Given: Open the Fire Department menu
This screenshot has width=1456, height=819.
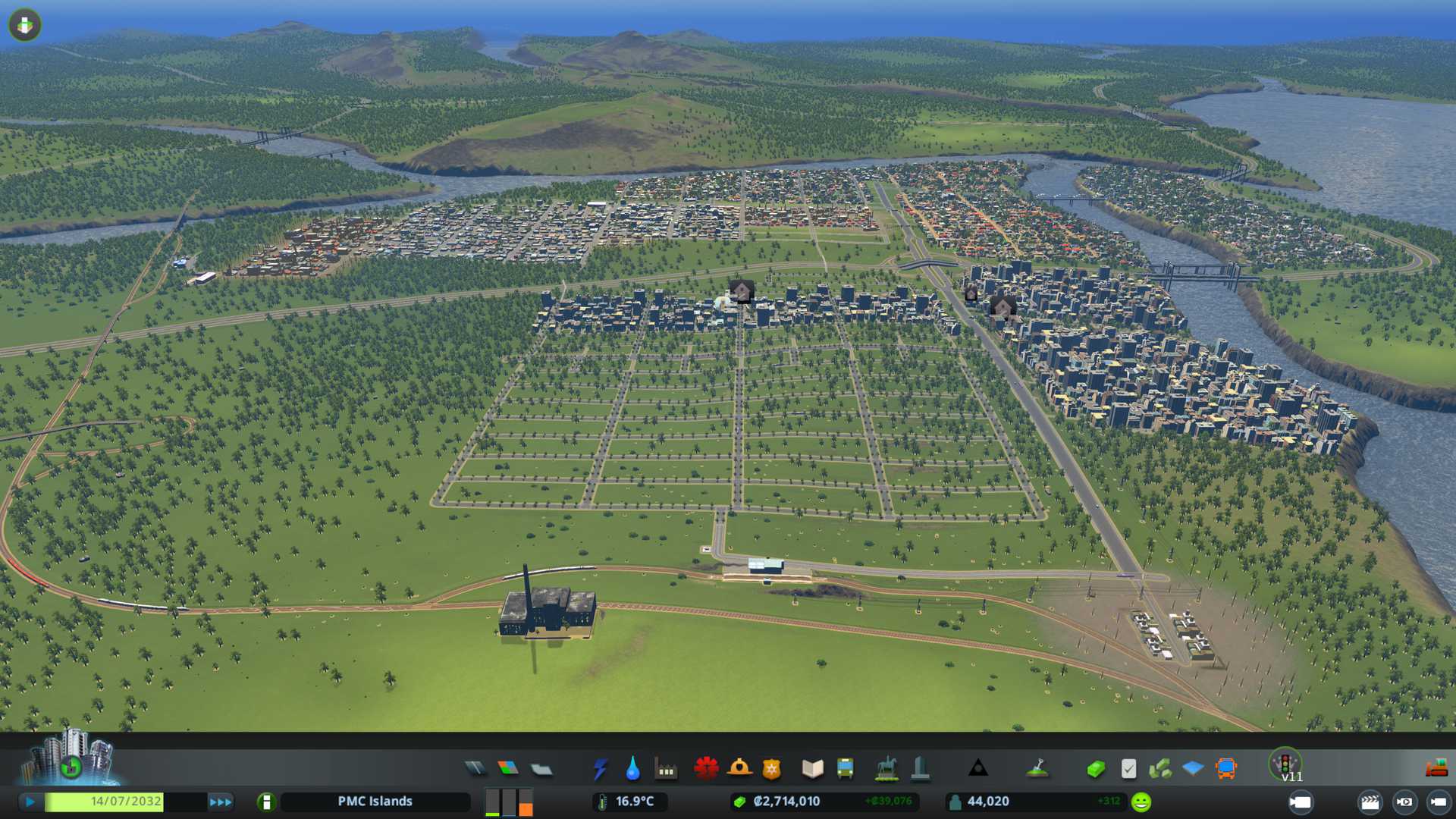Looking at the screenshot, I should pos(739,769).
